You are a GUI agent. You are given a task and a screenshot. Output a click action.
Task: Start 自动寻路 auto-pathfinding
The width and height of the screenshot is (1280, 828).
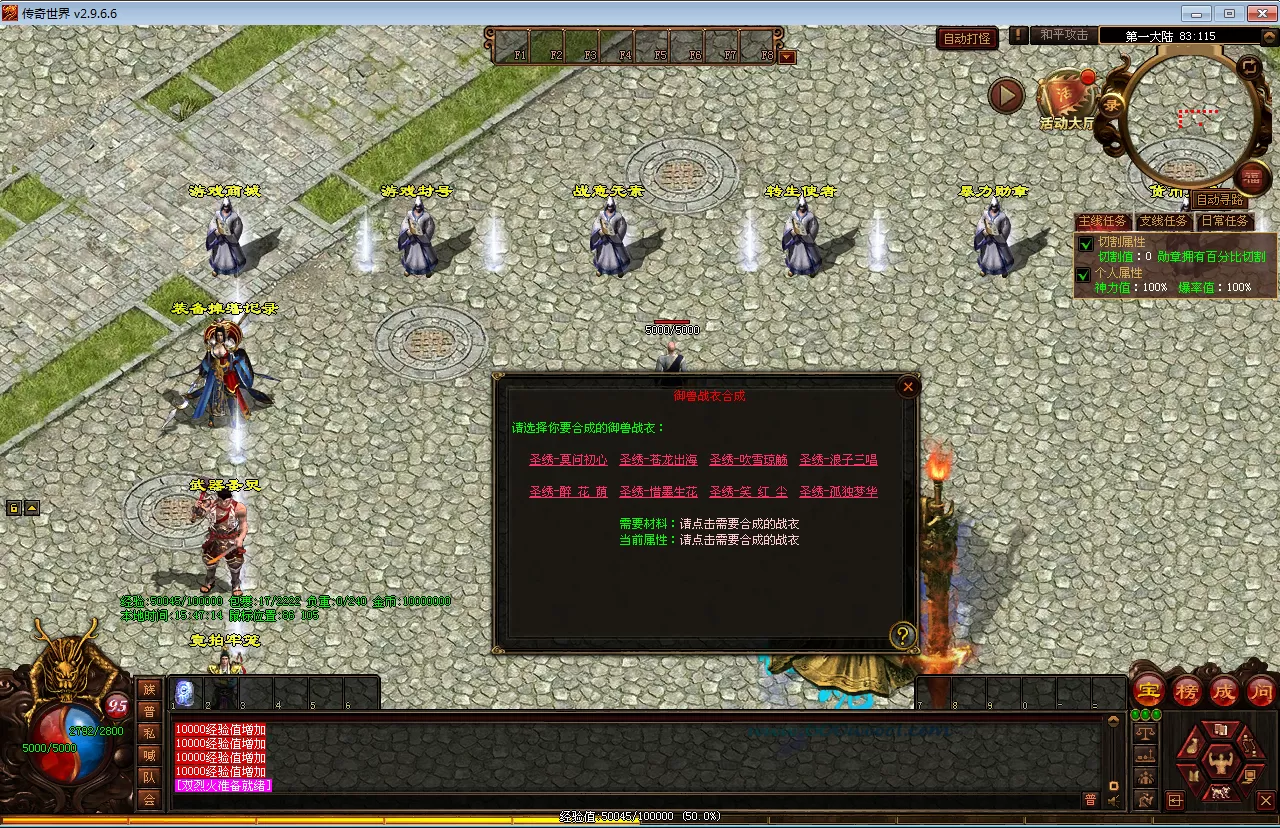click(x=1220, y=200)
